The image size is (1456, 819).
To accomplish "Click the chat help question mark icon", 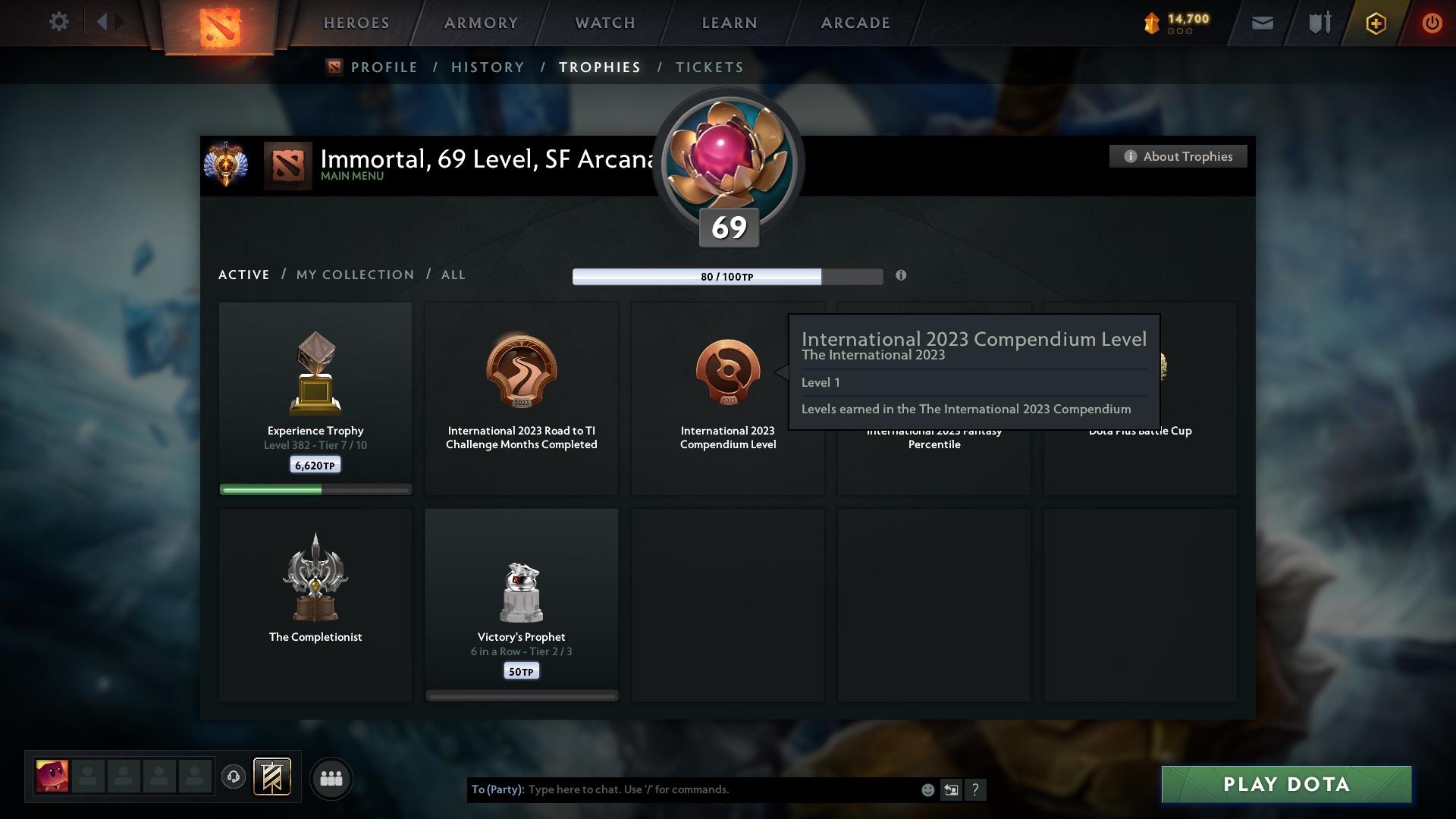I will click(x=976, y=790).
